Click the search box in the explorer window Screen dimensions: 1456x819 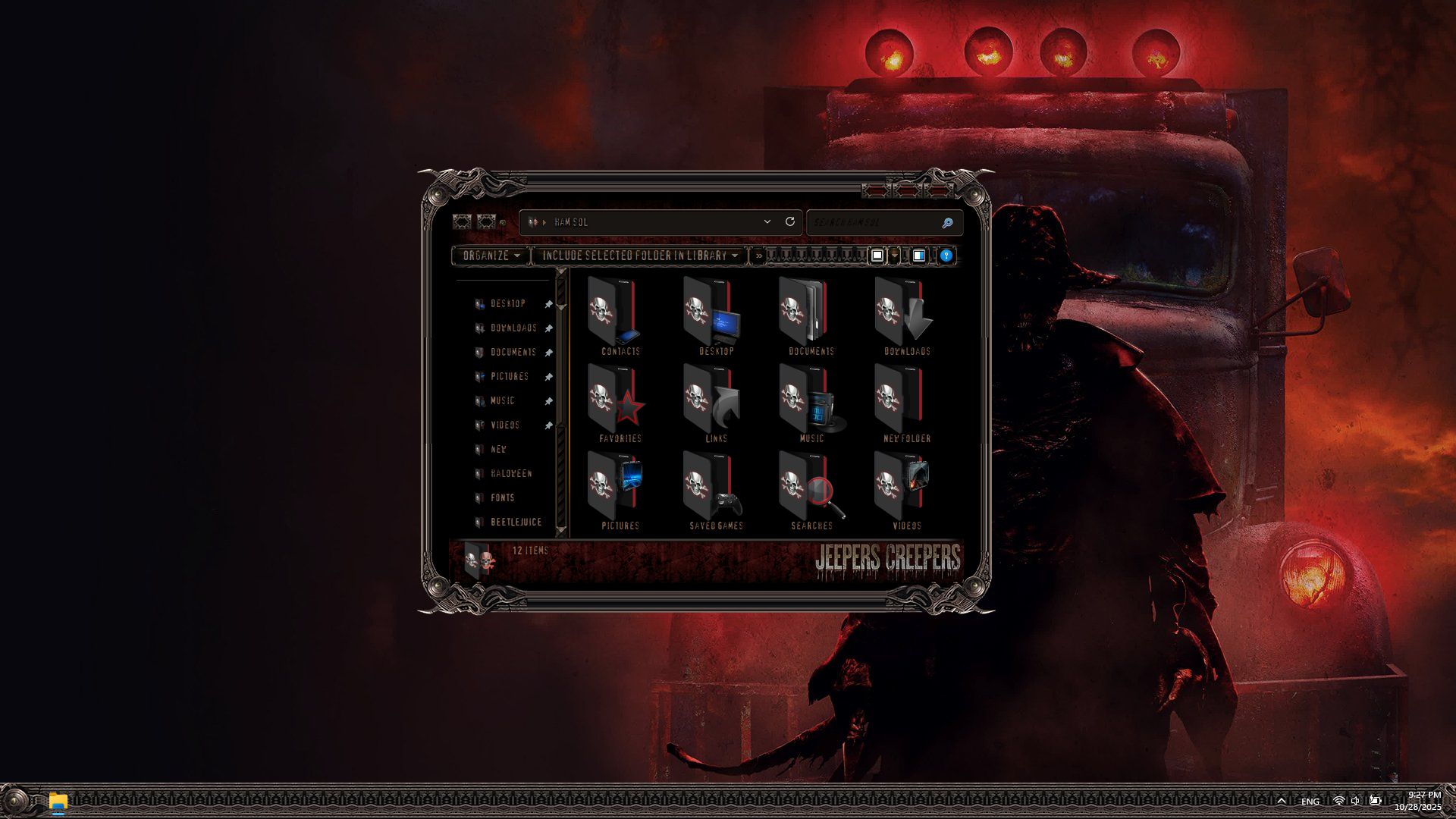coord(875,223)
